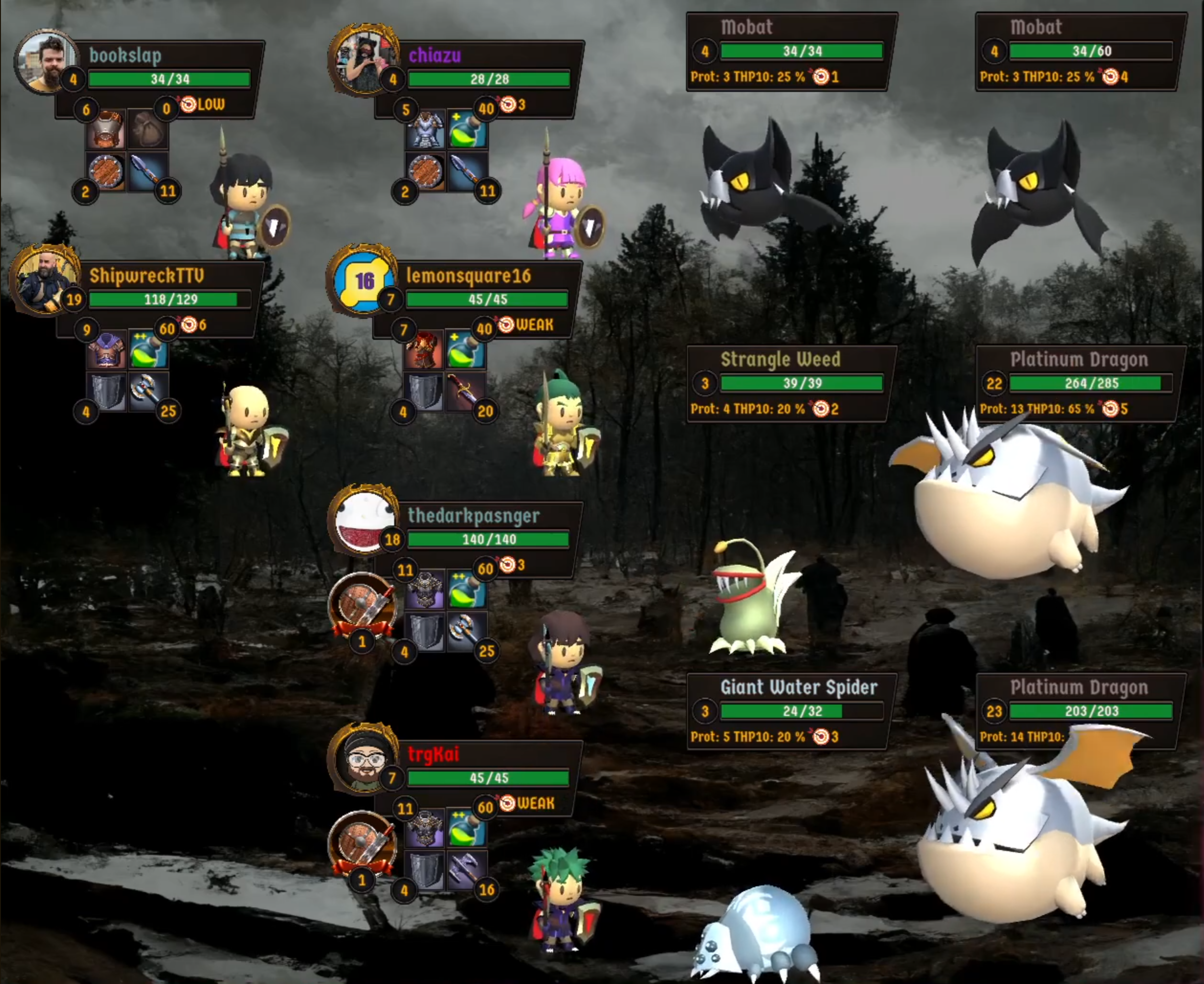
Task: Select the Platinum Dragon with 264/285 health
Action: click(1080, 383)
